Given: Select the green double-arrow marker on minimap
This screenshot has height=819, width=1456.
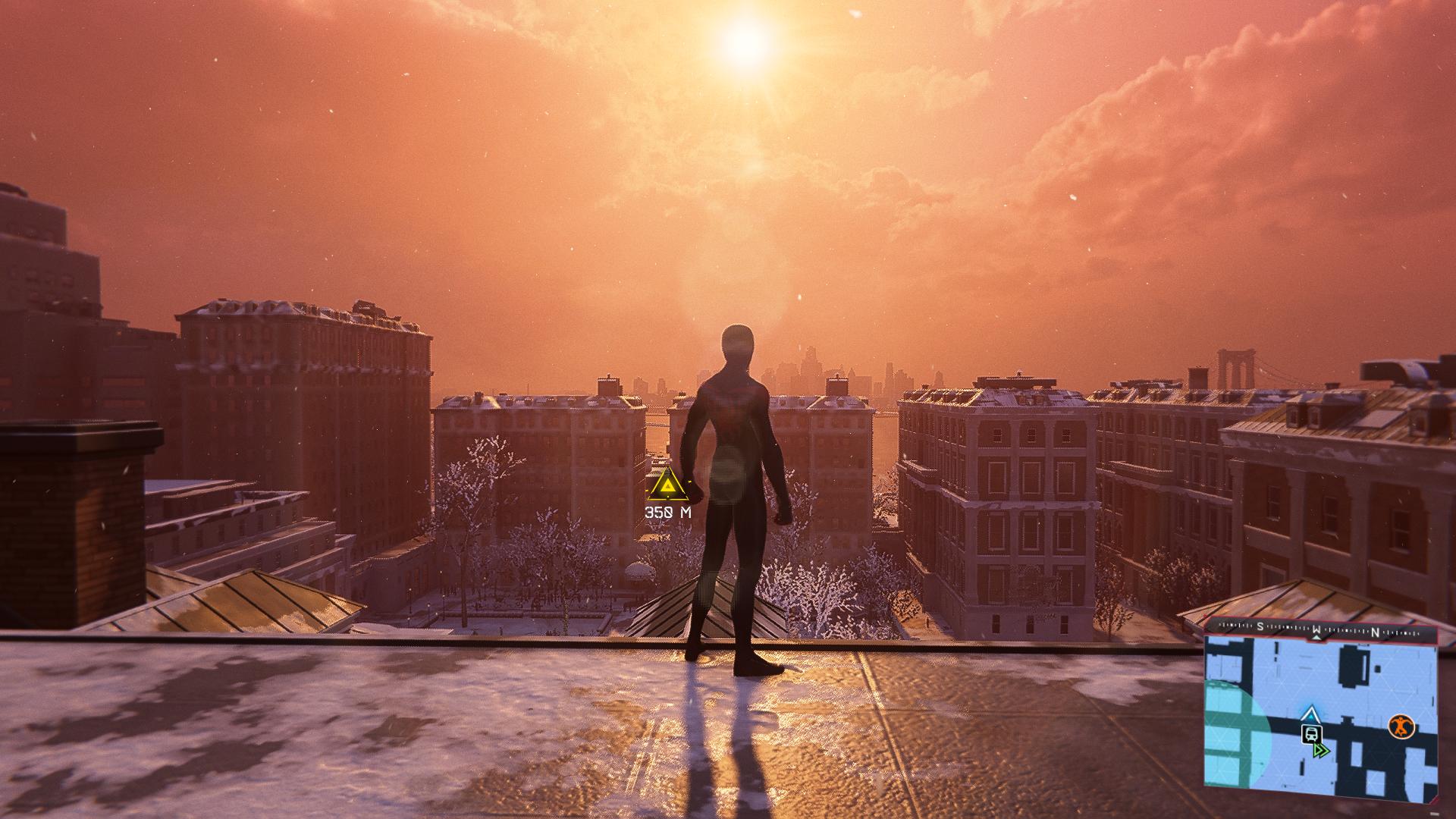Looking at the screenshot, I should pyautogui.click(x=1322, y=751).
